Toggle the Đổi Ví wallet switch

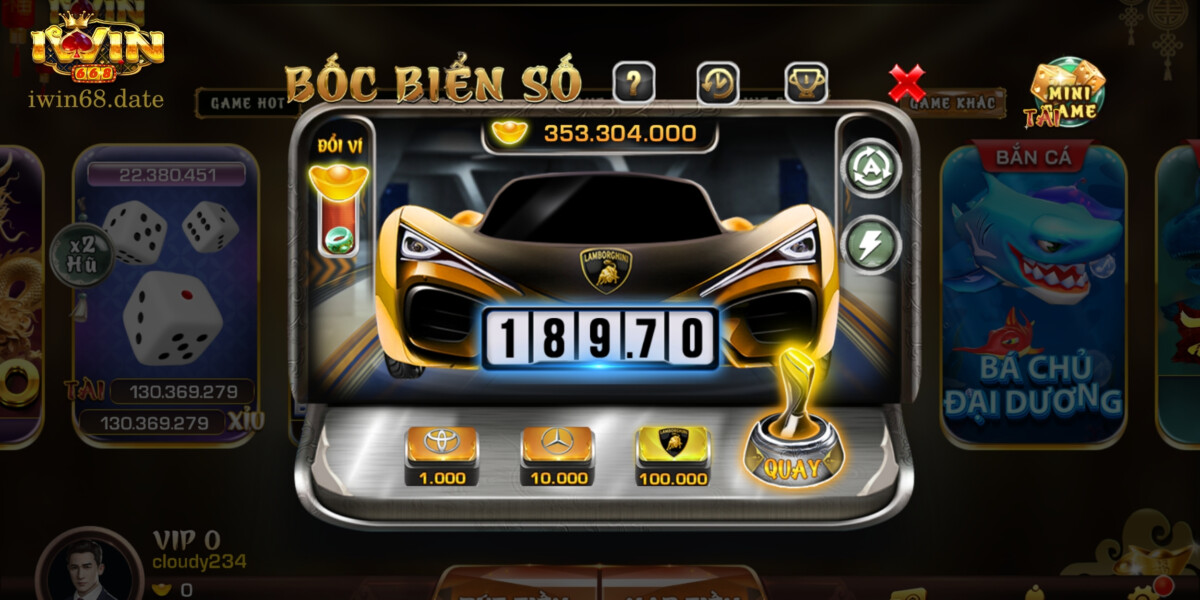point(339,213)
